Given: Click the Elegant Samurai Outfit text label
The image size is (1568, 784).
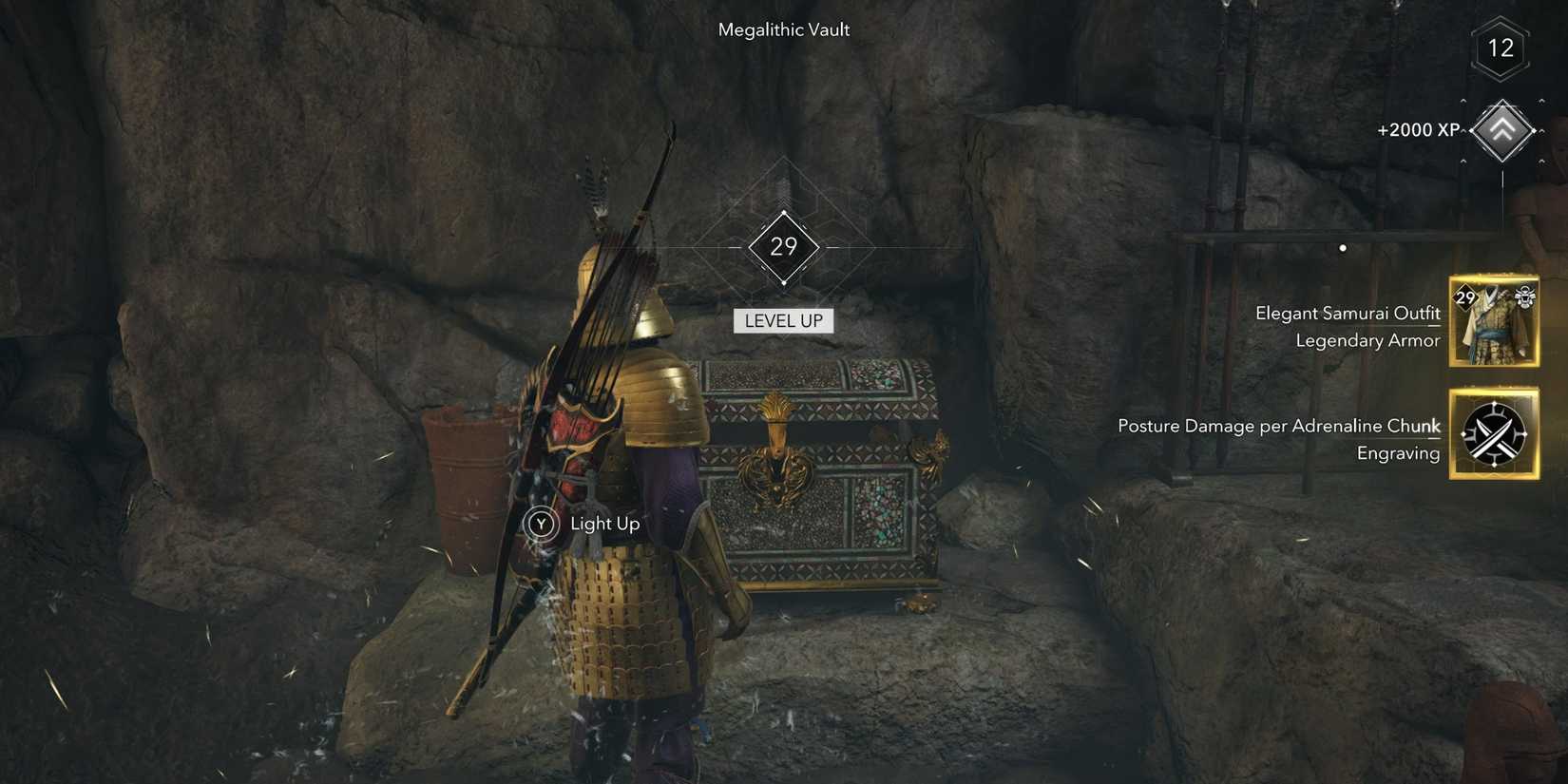Looking at the screenshot, I should [1347, 312].
